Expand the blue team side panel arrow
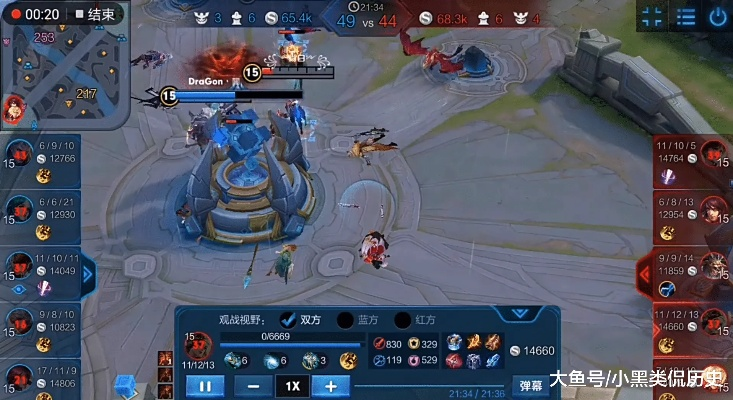 tap(88, 273)
